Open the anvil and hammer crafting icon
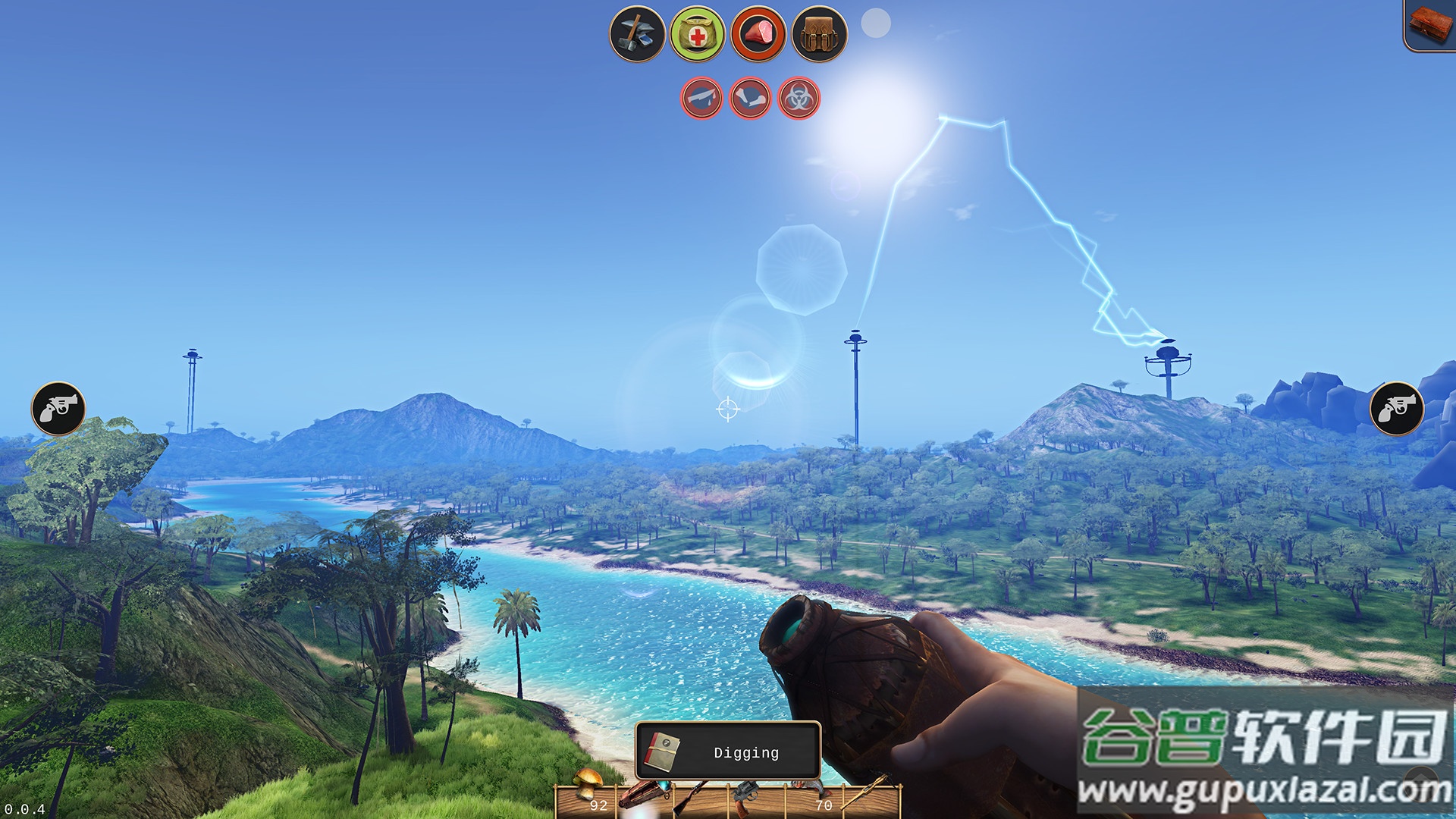Image resolution: width=1456 pixels, height=819 pixels. coord(637,33)
